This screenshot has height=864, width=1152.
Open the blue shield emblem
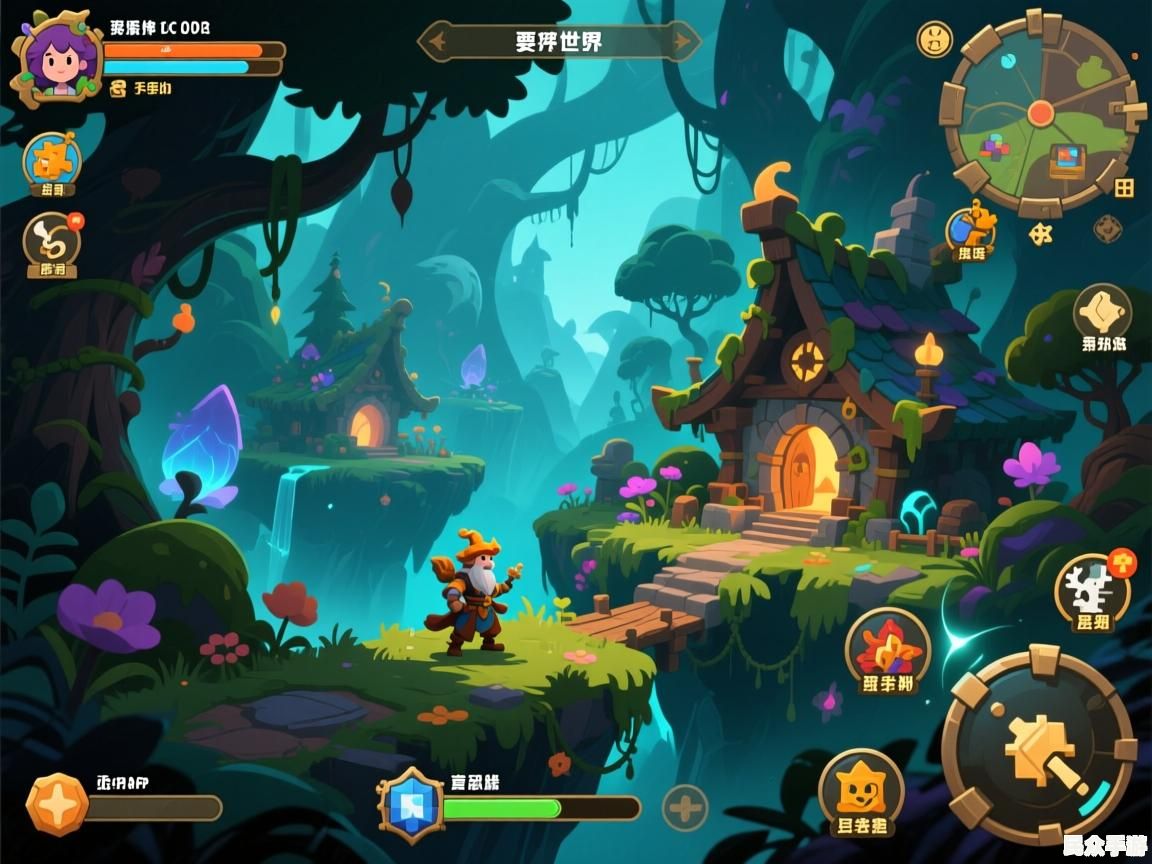click(x=410, y=805)
